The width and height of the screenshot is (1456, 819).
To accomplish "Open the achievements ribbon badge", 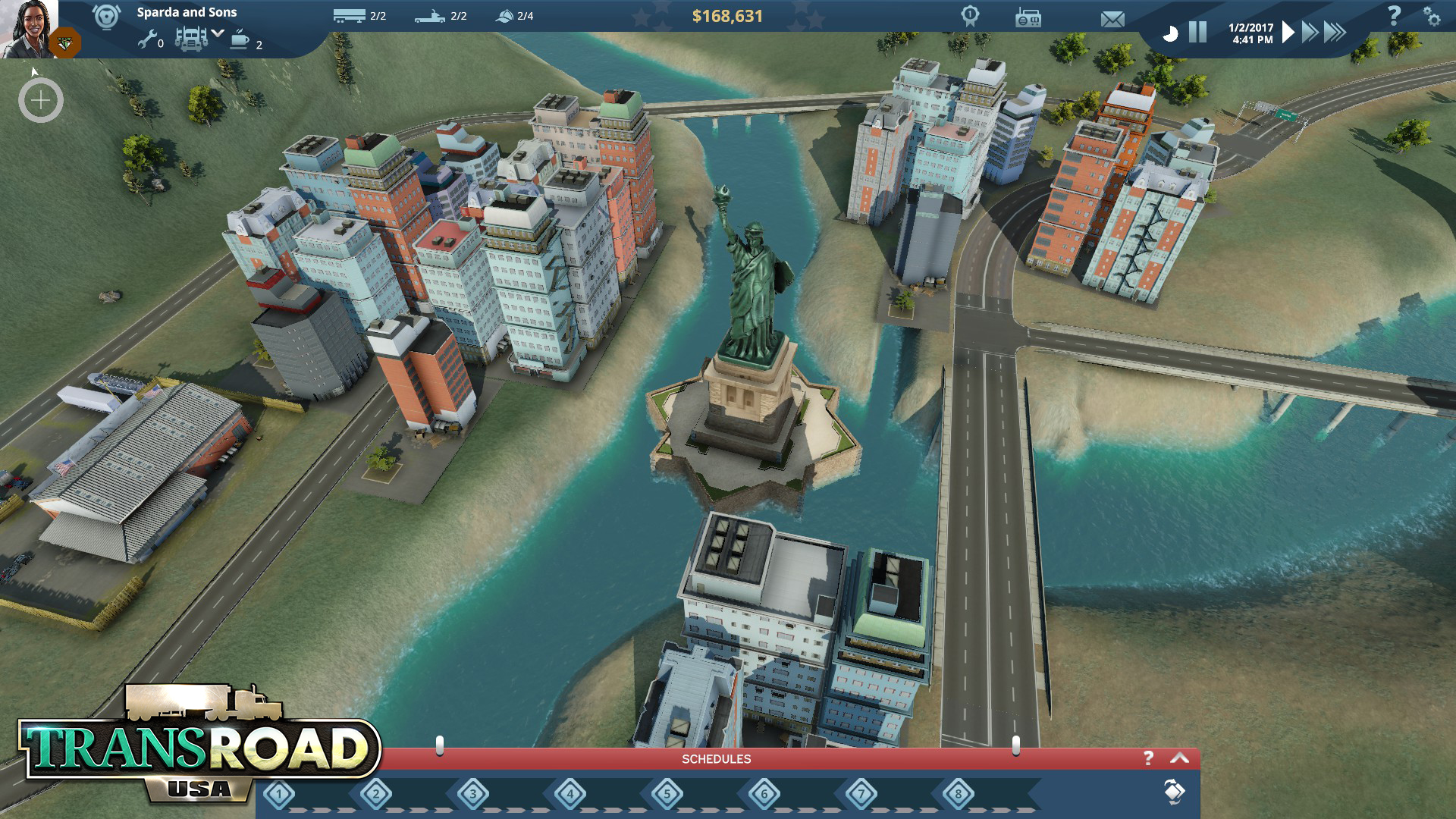I will pyautogui.click(x=970, y=16).
